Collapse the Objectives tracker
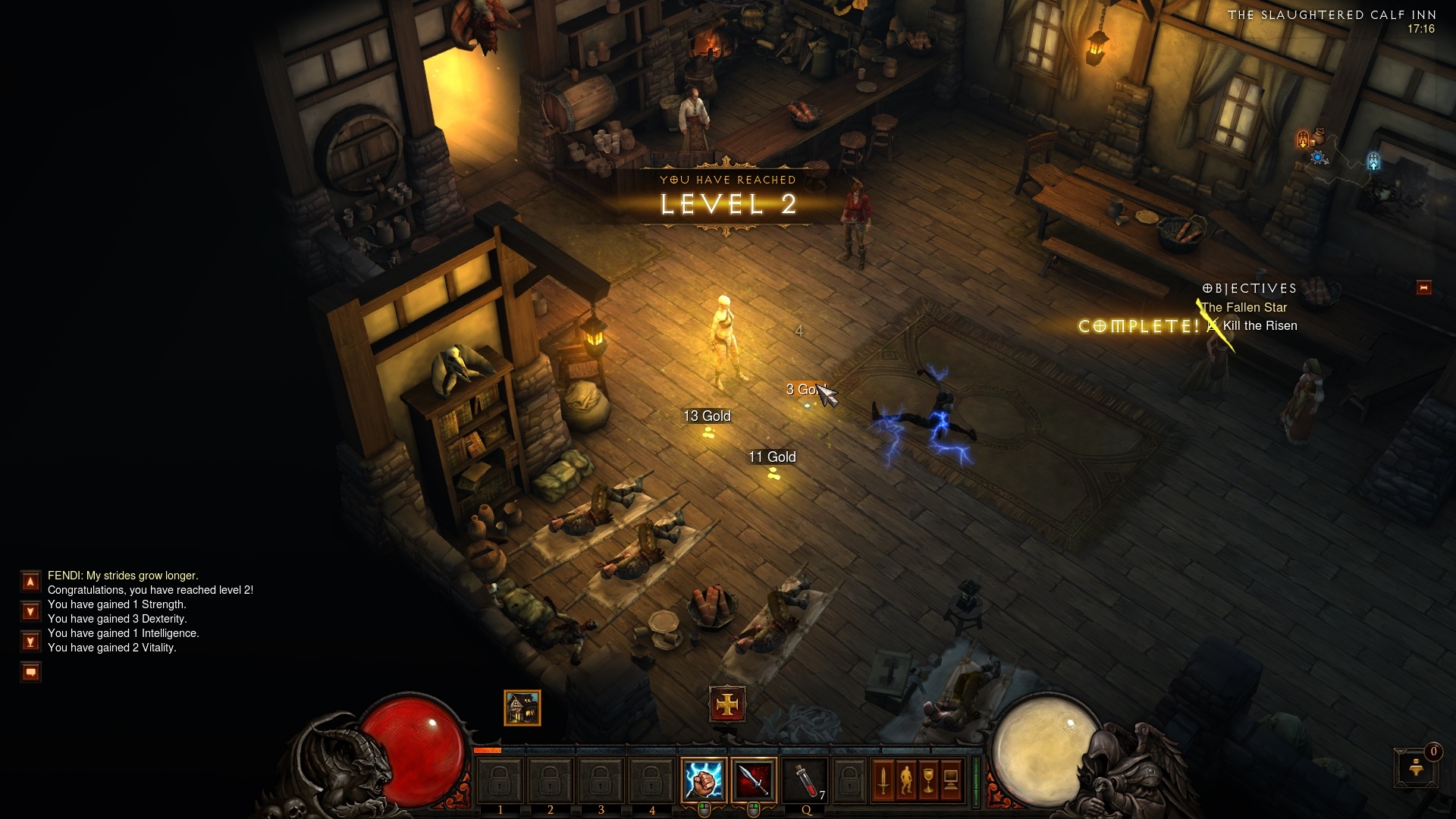This screenshot has width=1456, height=819. 1423,287
